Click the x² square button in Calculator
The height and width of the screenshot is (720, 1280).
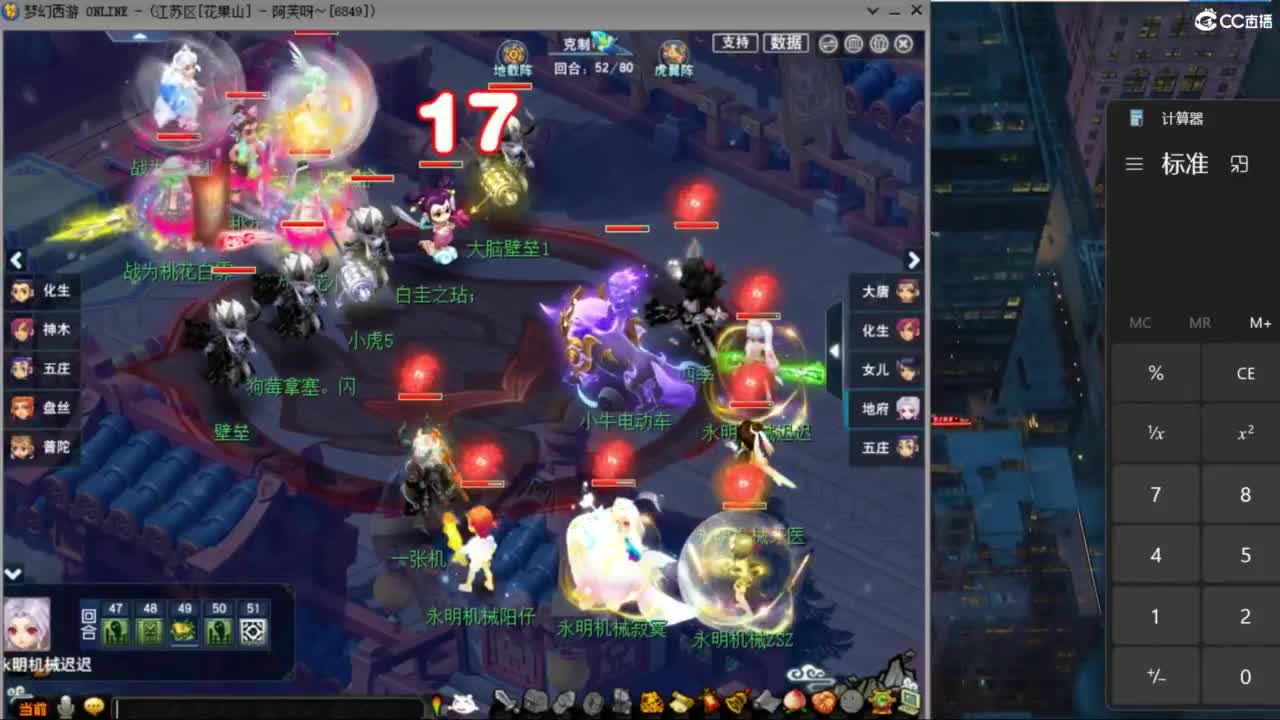pos(1243,433)
